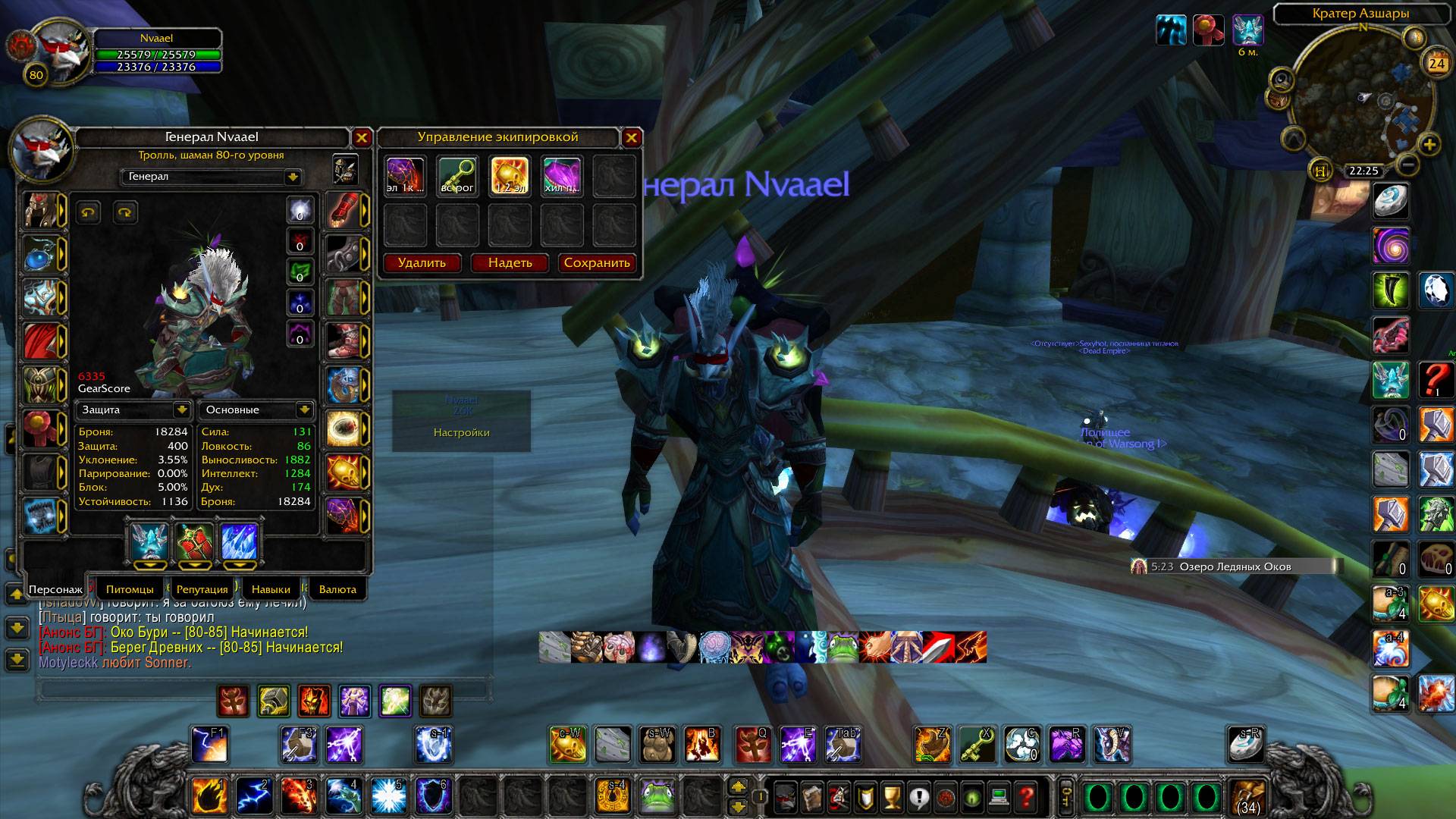The height and width of the screenshot is (819, 1456).
Task: Close the equipment manager panel
Action: [x=631, y=137]
